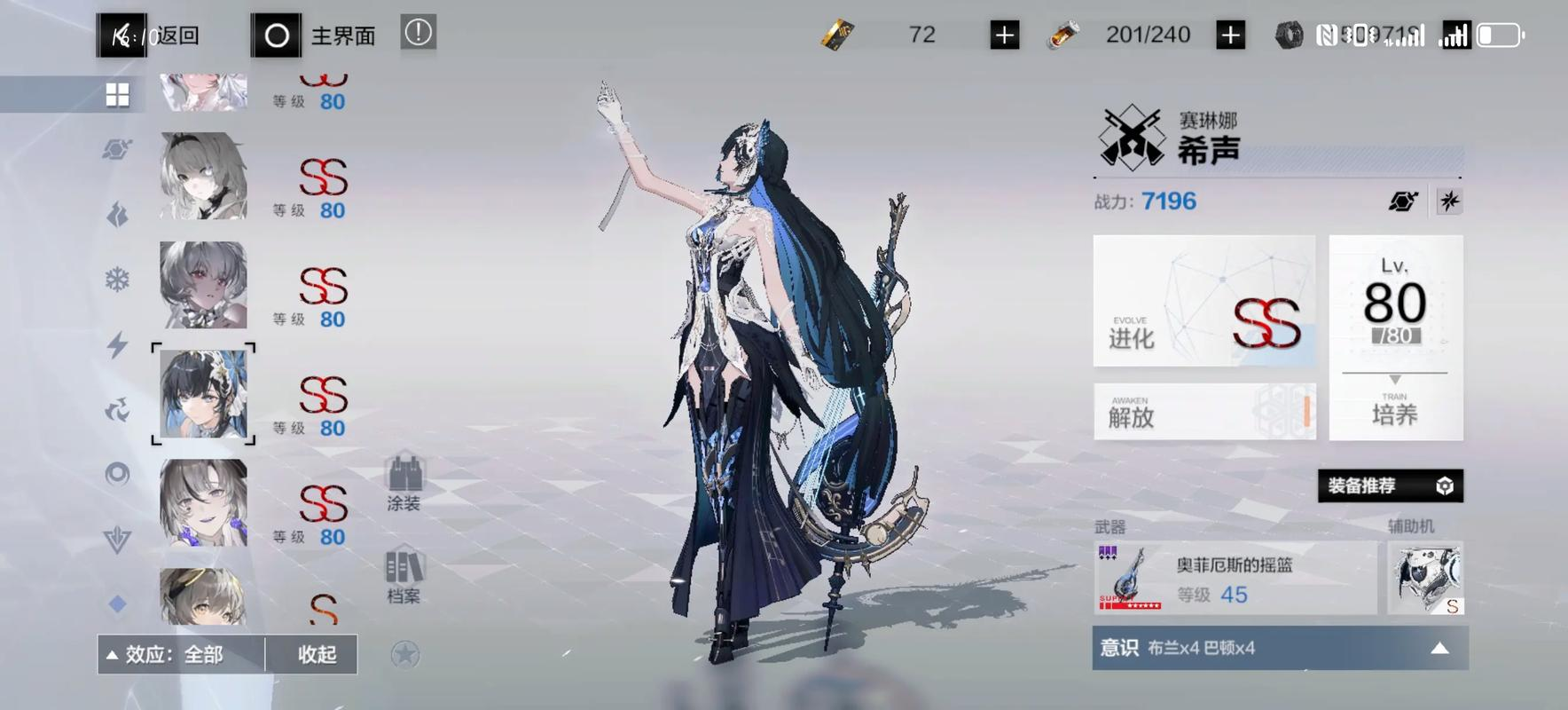
Task: Click the grid icon to show all characters
Action: [x=117, y=93]
